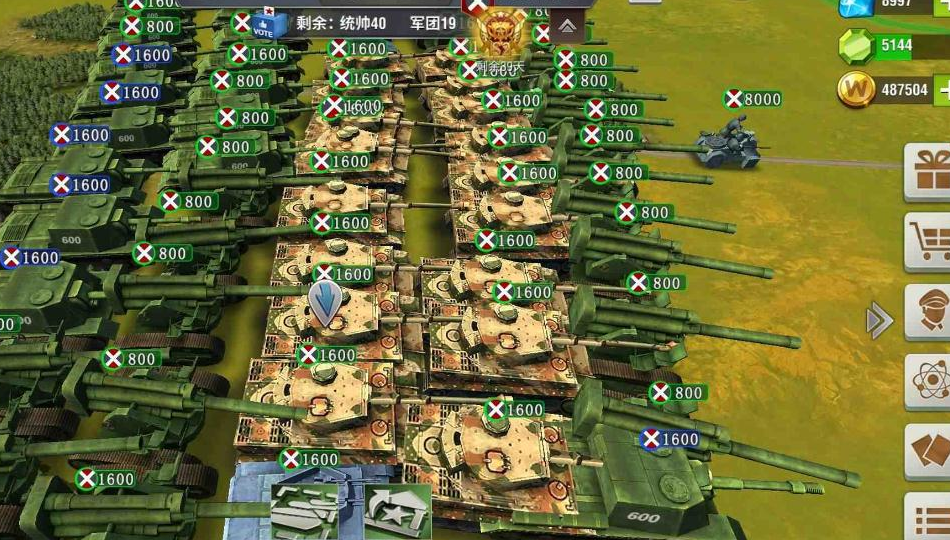This screenshot has height=540, width=950.
Task: Click the green gem currency icon
Action: (856, 46)
